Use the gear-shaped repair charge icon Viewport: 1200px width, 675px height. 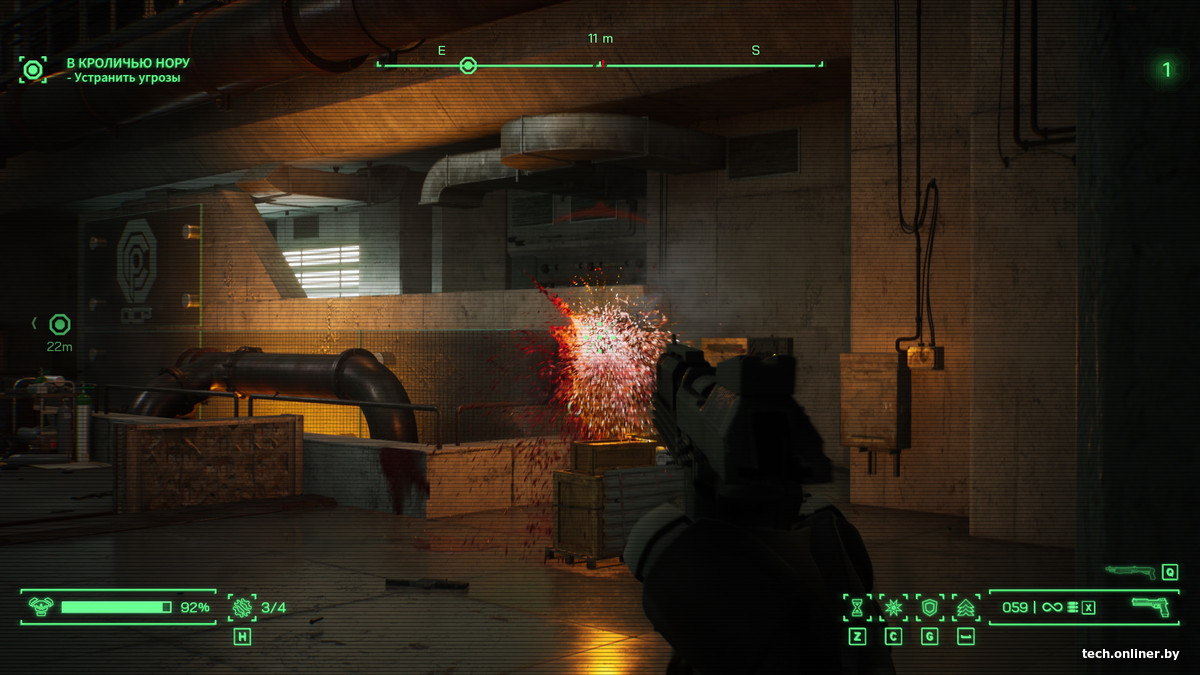[x=242, y=607]
